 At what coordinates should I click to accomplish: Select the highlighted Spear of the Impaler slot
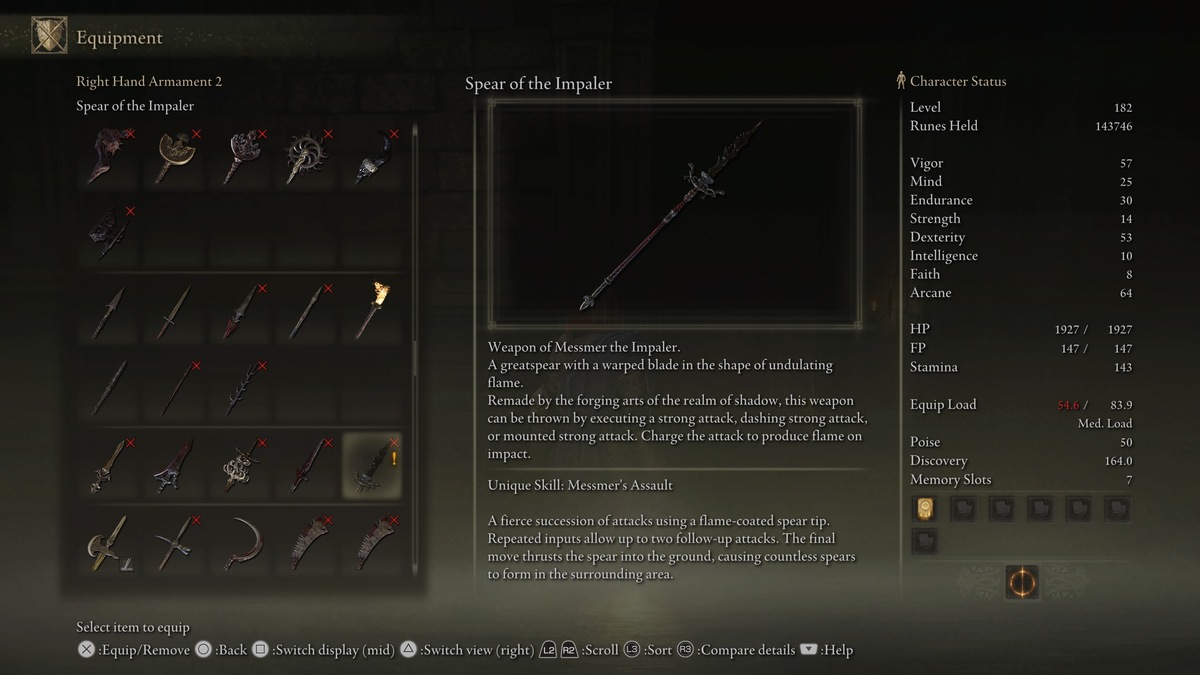click(x=371, y=465)
